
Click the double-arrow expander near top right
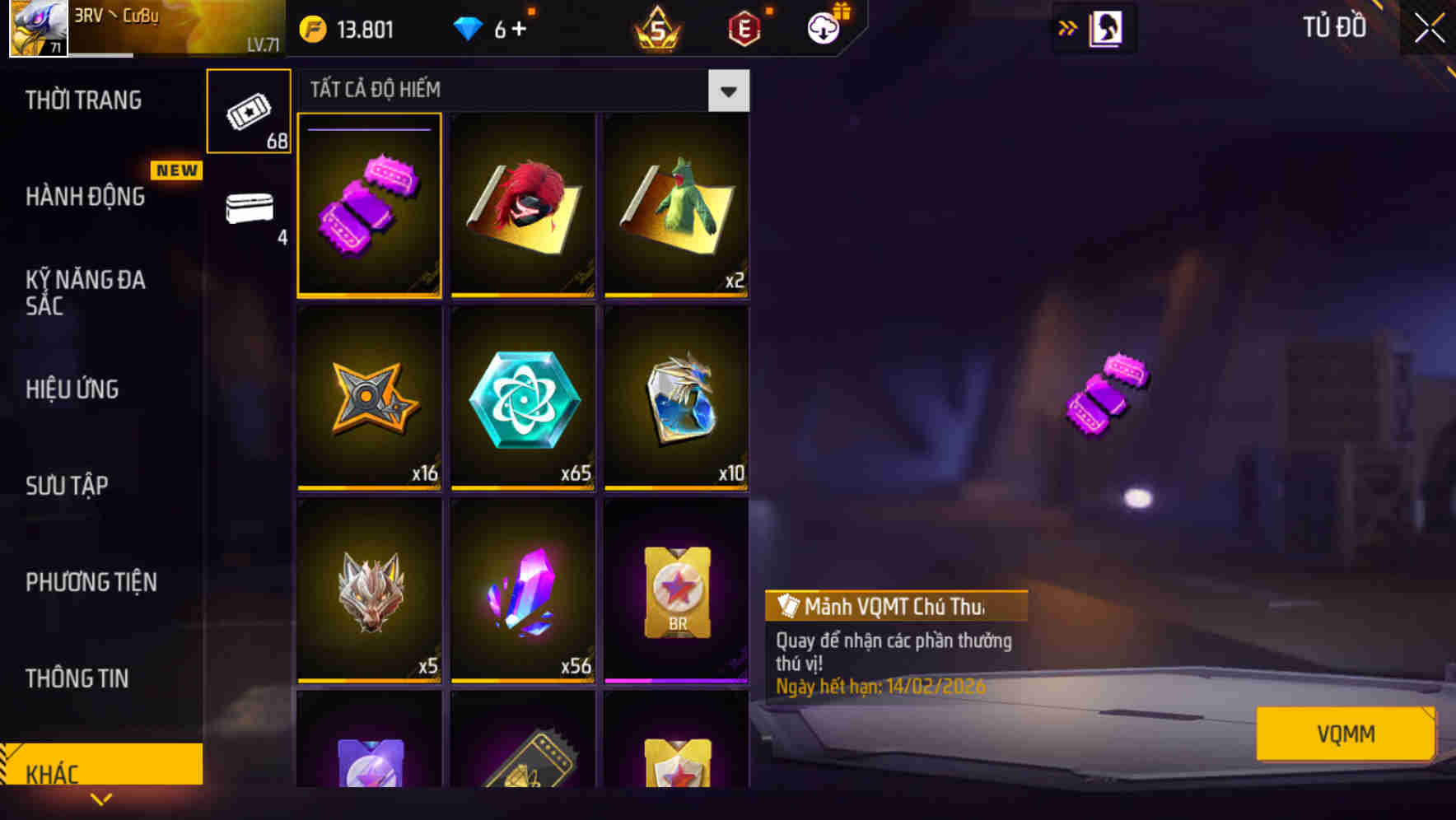click(1067, 27)
